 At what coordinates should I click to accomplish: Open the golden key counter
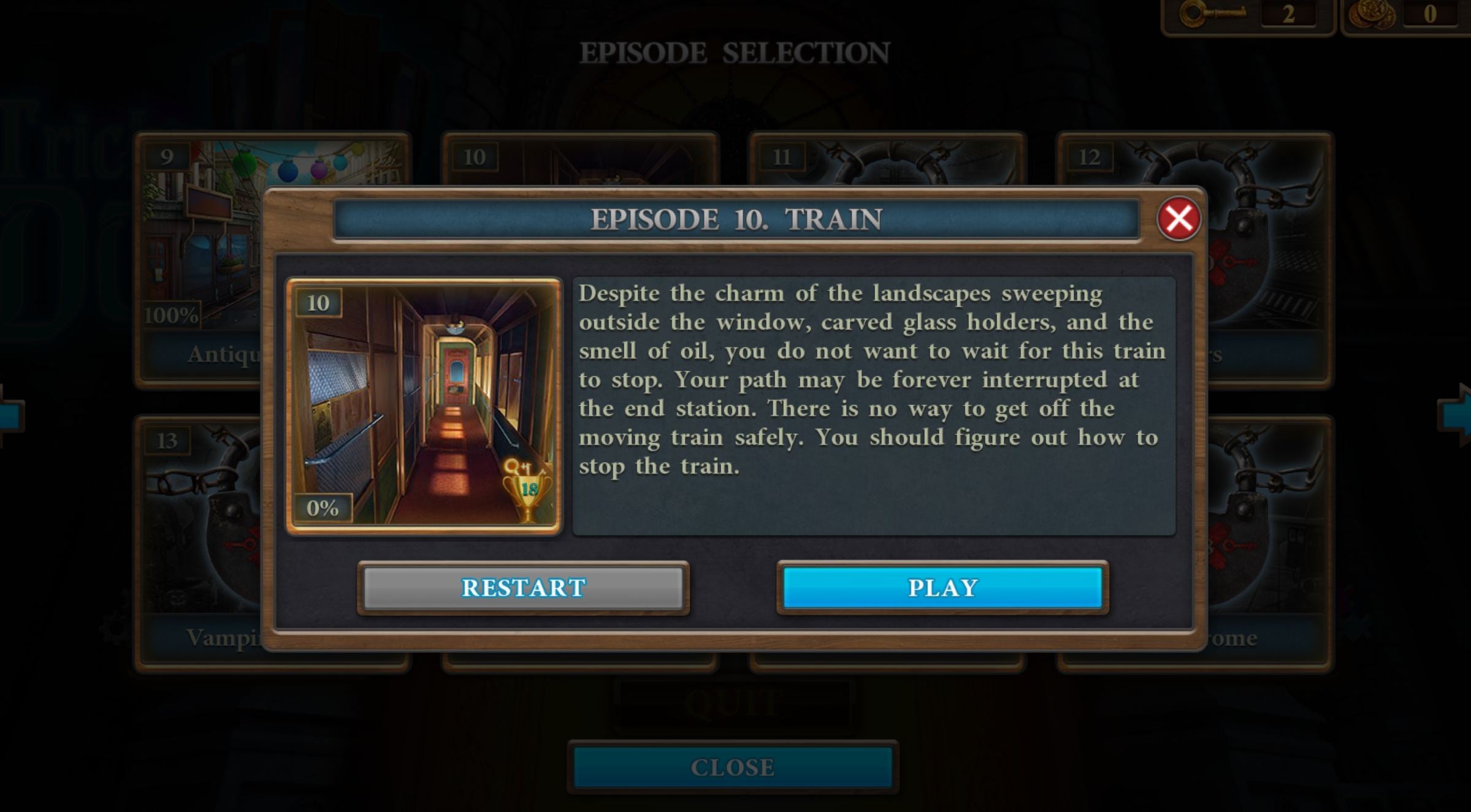point(1248,15)
